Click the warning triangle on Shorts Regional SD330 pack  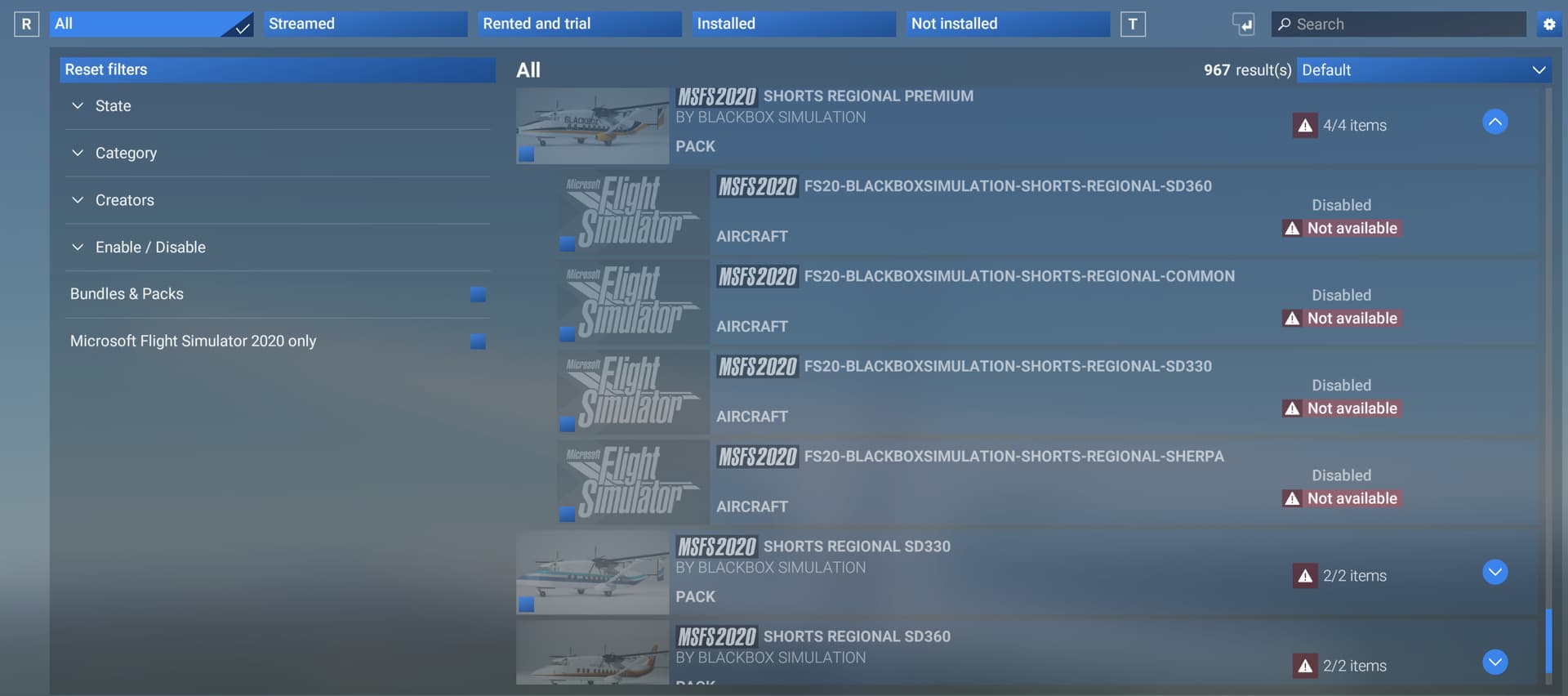[x=1304, y=575]
